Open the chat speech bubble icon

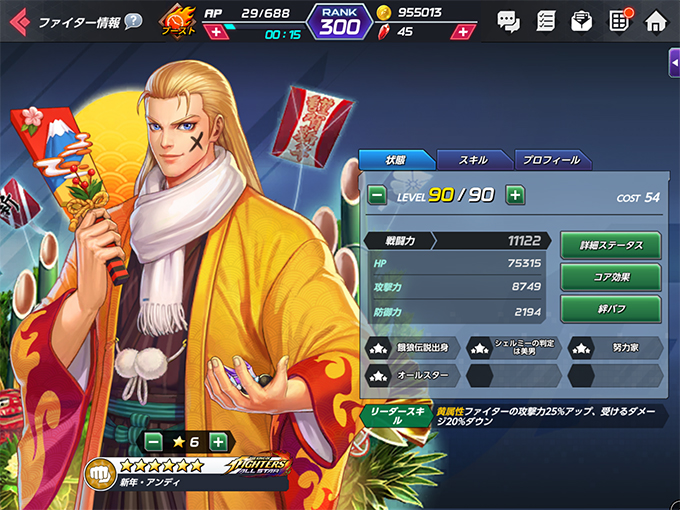click(x=508, y=20)
